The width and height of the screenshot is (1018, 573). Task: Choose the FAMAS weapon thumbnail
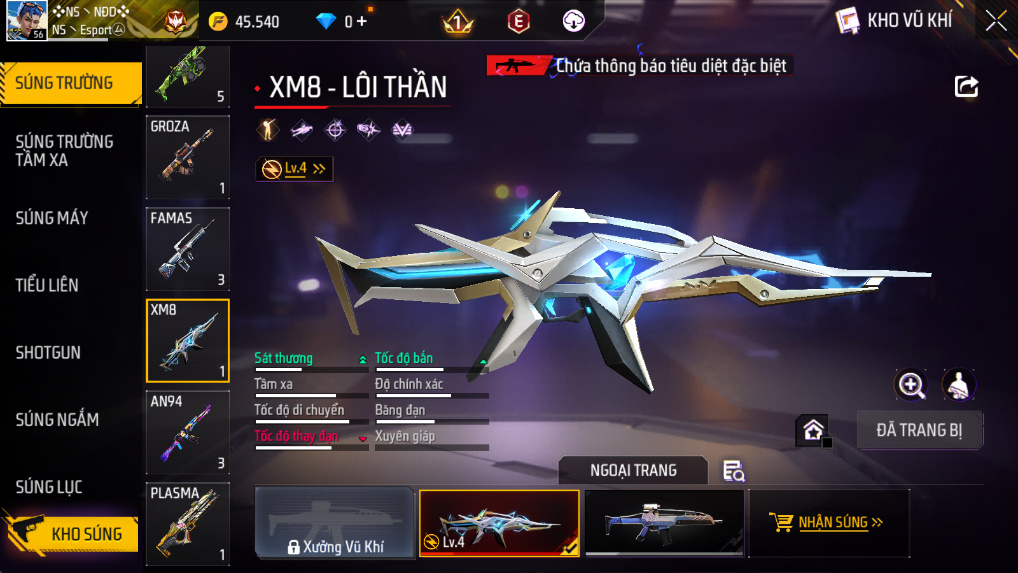(x=187, y=248)
